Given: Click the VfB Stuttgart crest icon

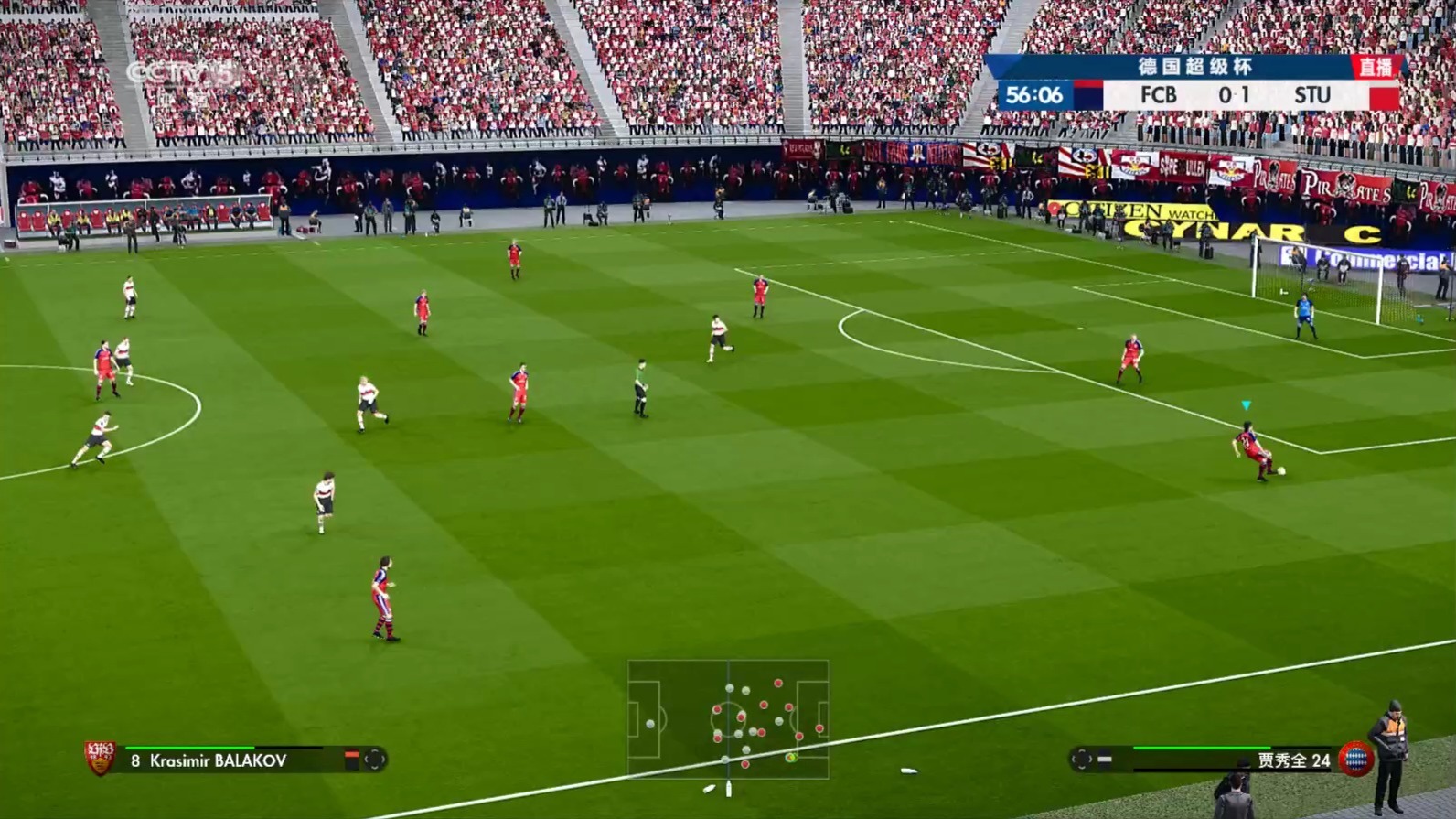Looking at the screenshot, I should [x=100, y=758].
